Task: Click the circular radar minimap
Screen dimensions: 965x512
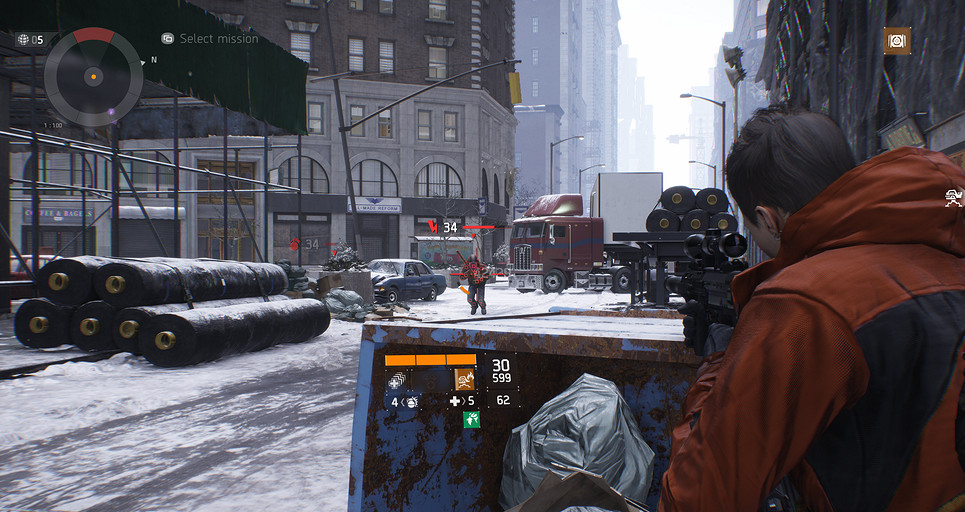Action: pos(93,76)
